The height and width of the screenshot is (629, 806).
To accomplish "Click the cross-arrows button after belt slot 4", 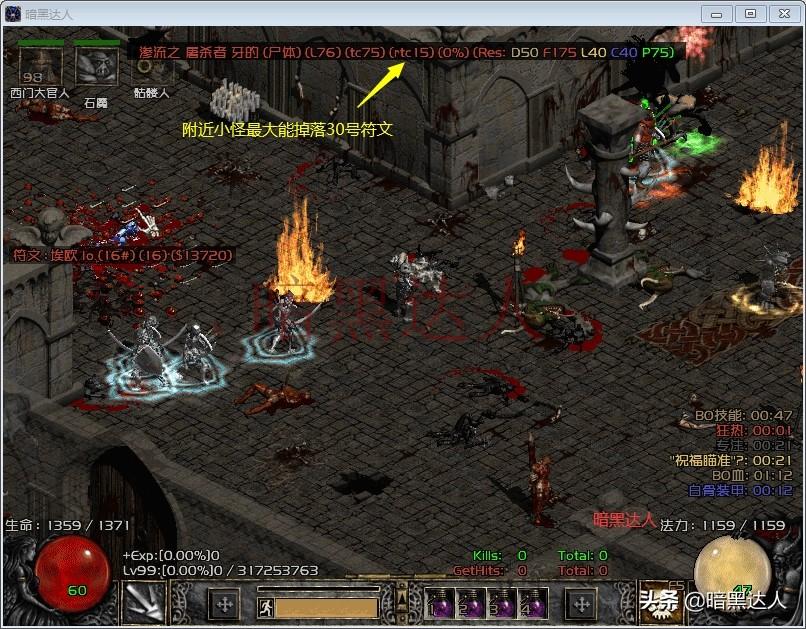I will coord(581,604).
